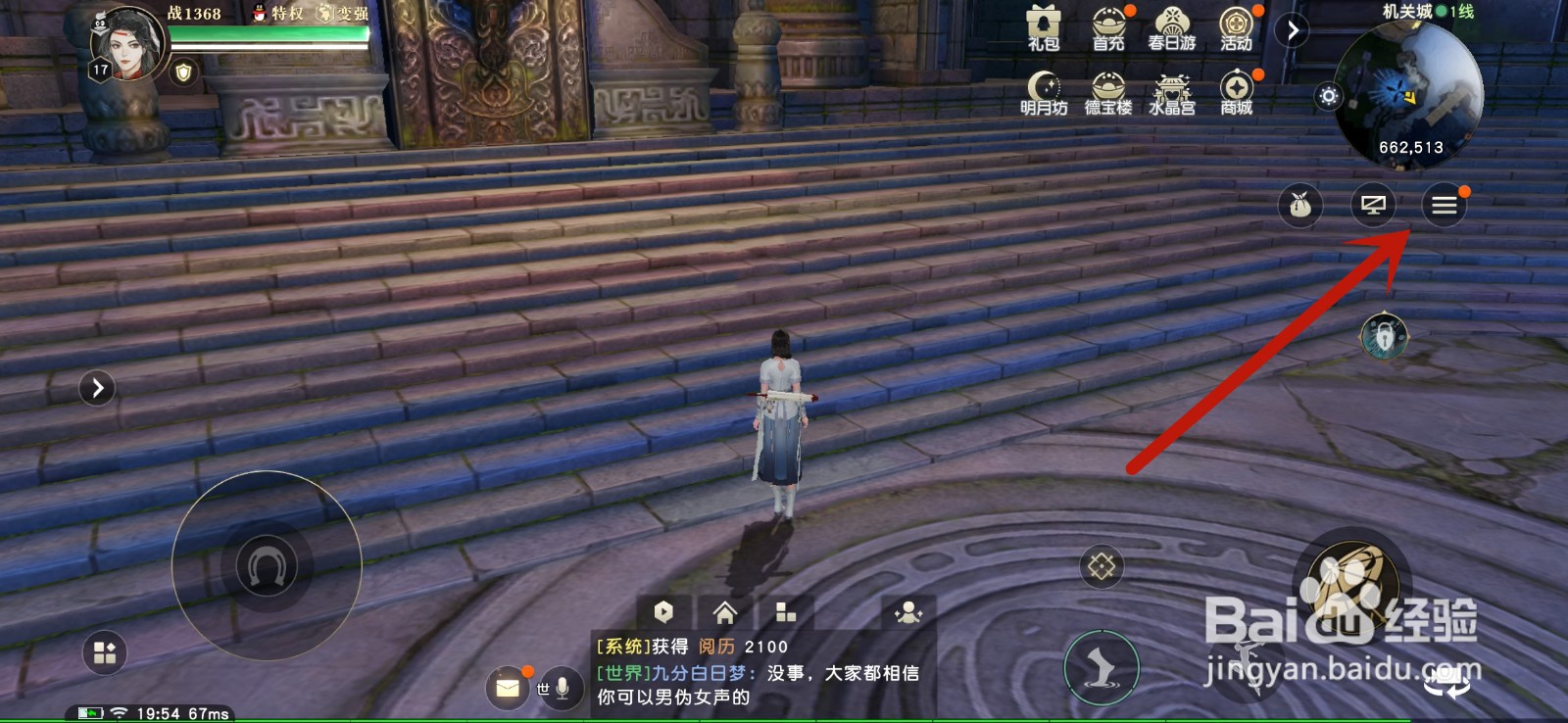1568x723 pixels.
Task: Toggle the microphone voice chat icon
Action: point(562,688)
